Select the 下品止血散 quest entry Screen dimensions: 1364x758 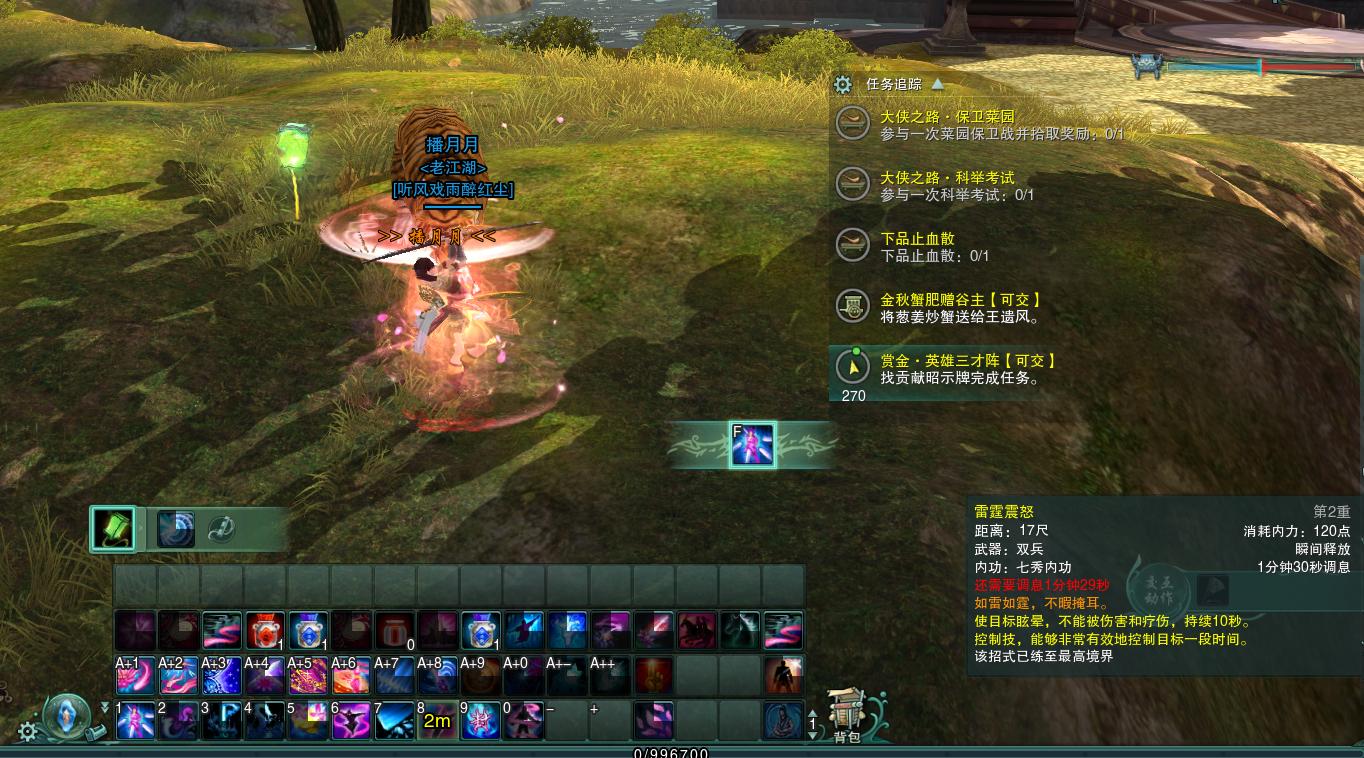pyautogui.click(x=917, y=239)
